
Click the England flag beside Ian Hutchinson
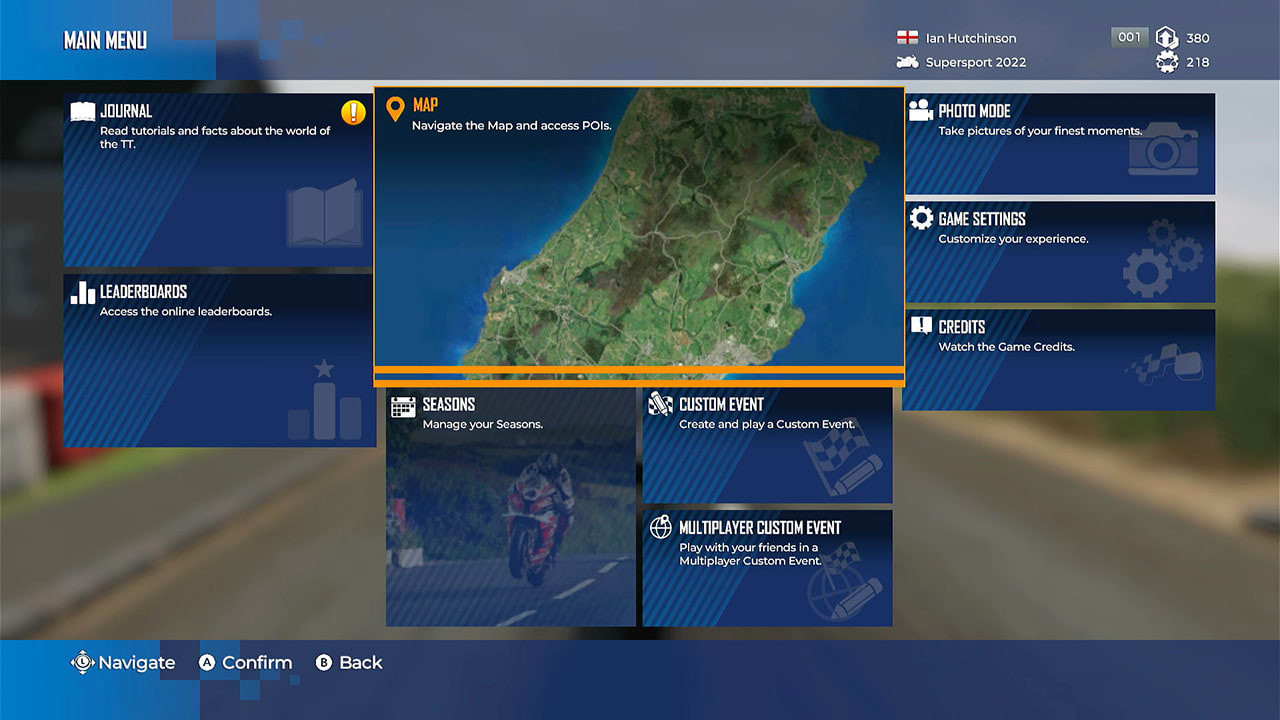(x=906, y=38)
